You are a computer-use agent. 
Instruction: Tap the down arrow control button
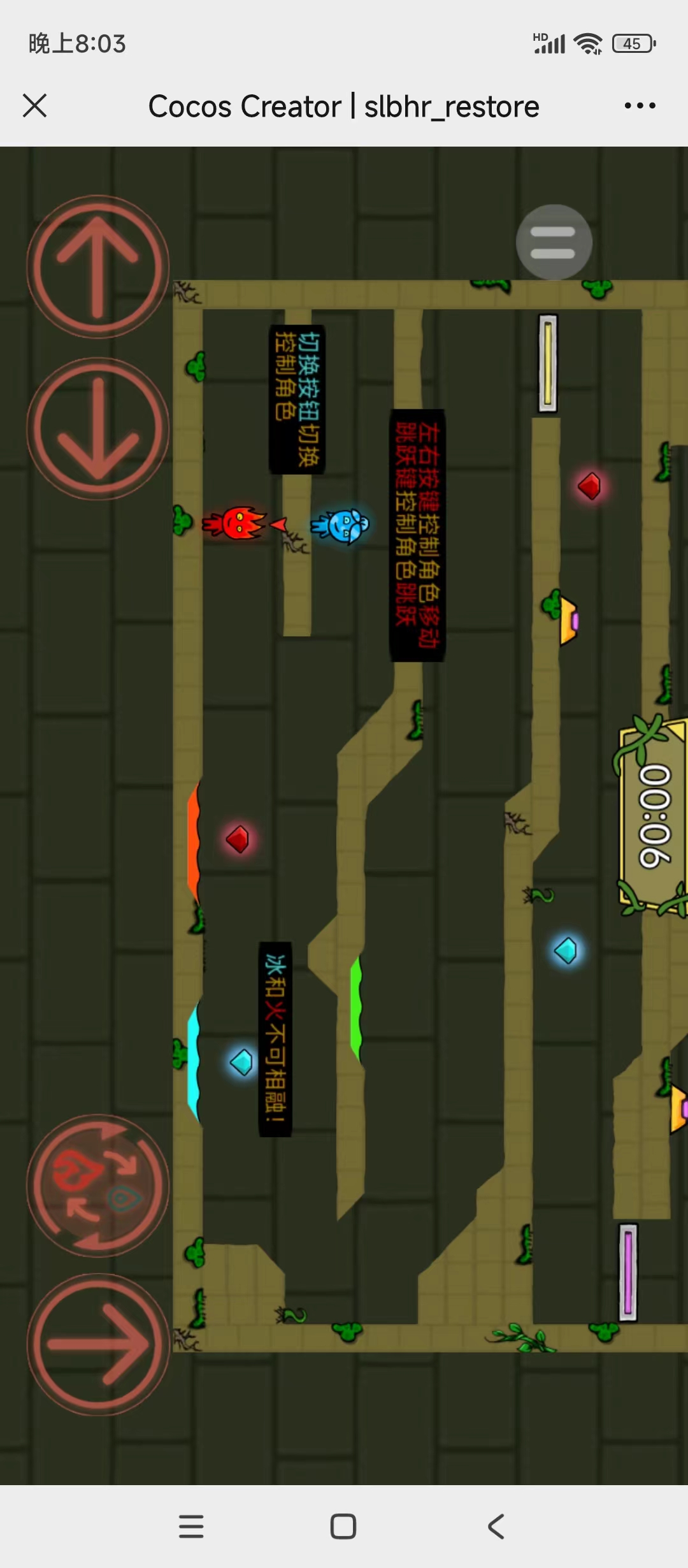97,429
